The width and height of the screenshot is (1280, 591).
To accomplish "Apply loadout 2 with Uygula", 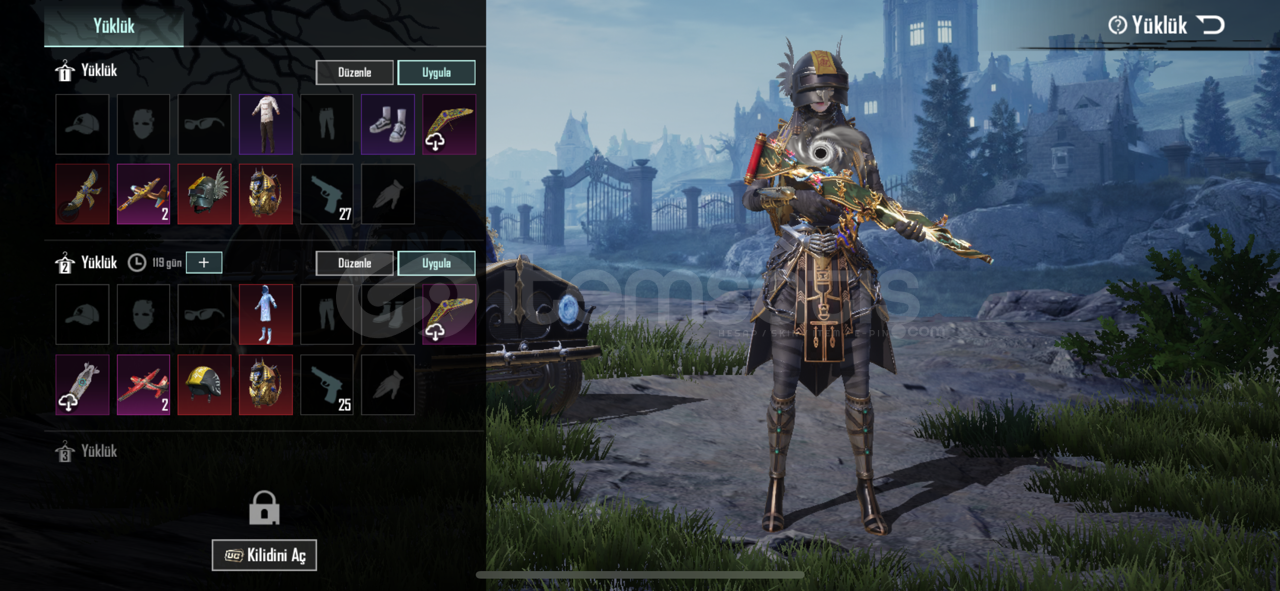I will pyautogui.click(x=436, y=263).
